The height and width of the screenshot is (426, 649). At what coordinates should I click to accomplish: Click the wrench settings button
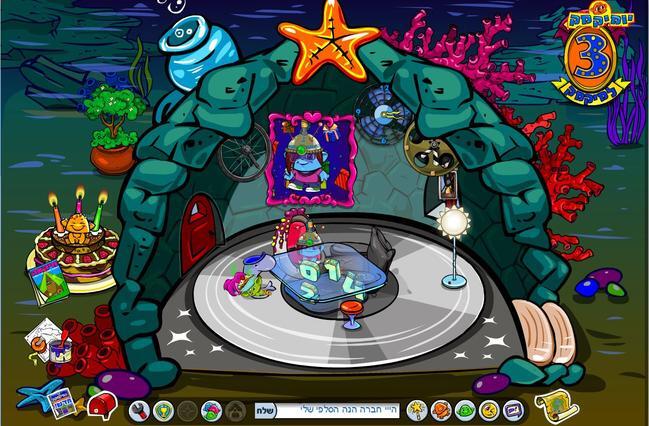(139, 410)
